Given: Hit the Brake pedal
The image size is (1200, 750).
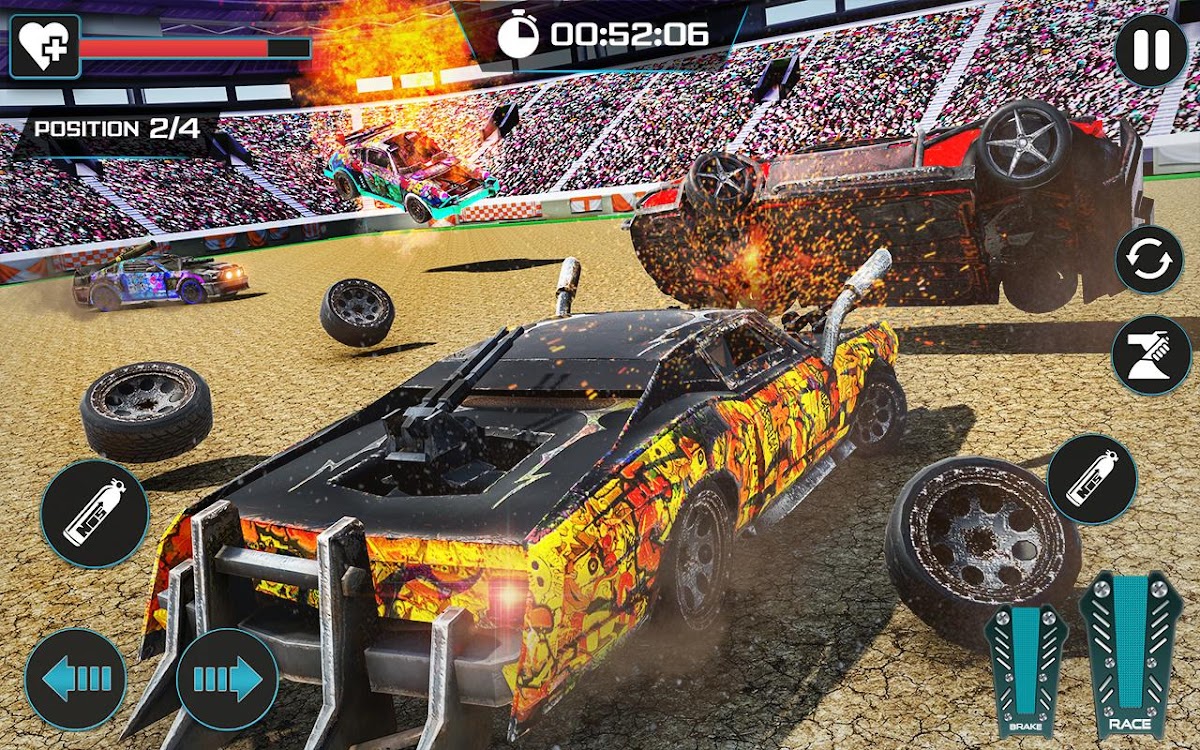Looking at the screenshot, I should point(1026,668).
